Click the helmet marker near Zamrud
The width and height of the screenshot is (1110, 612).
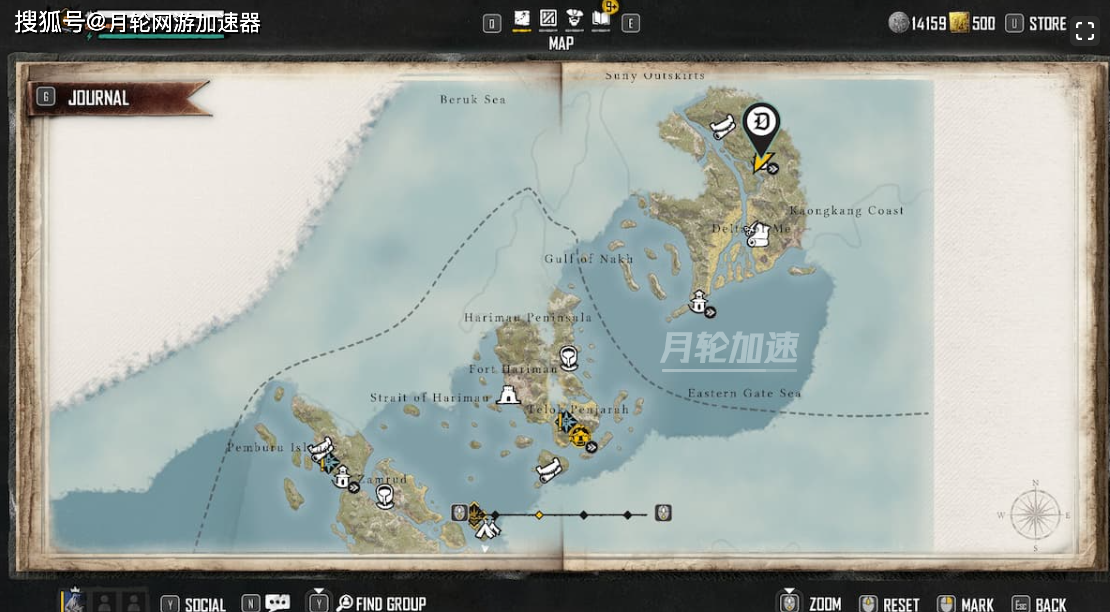coord(385,496)
